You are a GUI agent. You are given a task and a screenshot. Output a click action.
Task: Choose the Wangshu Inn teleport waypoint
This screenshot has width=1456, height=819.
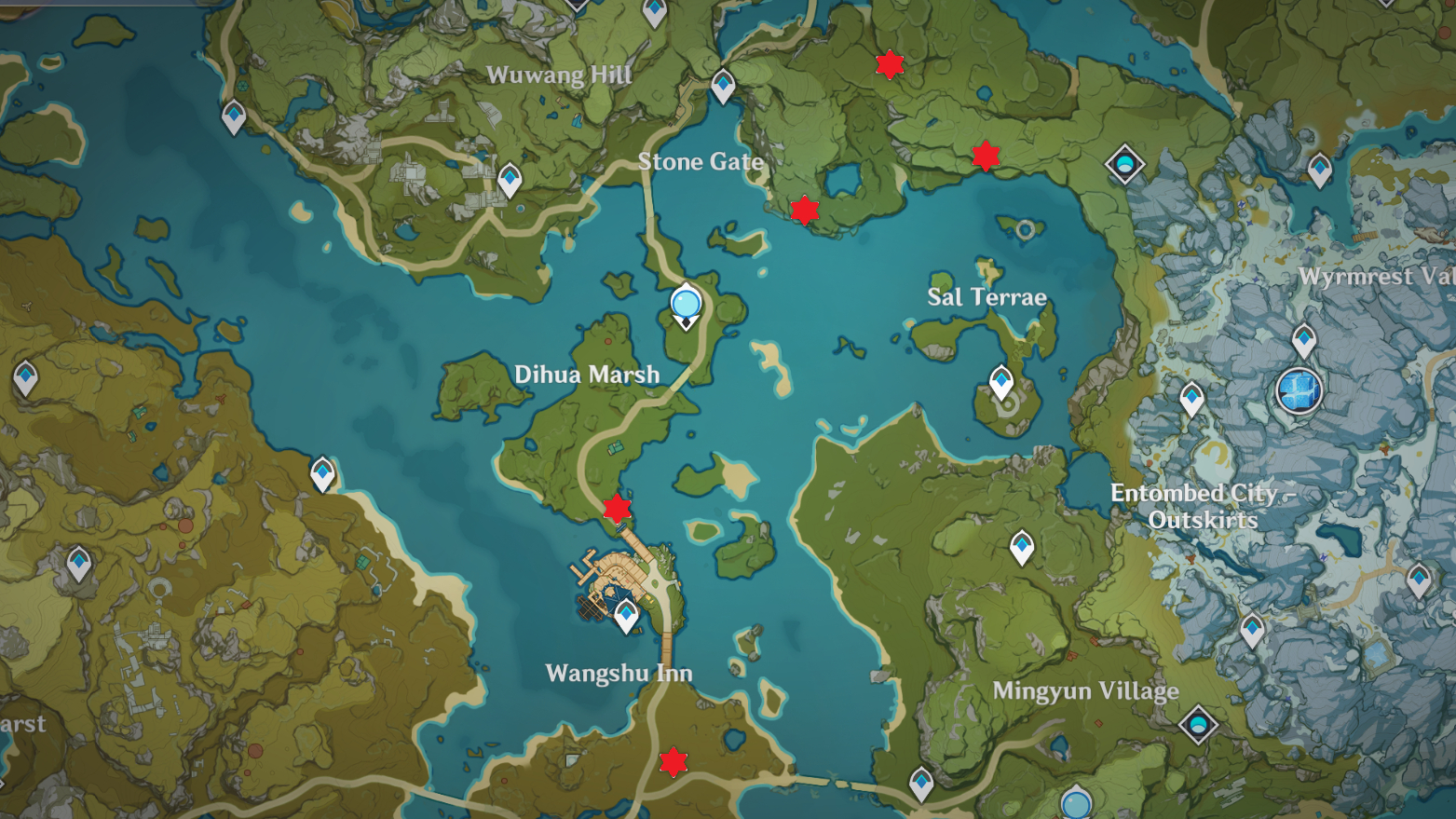tap(626, 615)
